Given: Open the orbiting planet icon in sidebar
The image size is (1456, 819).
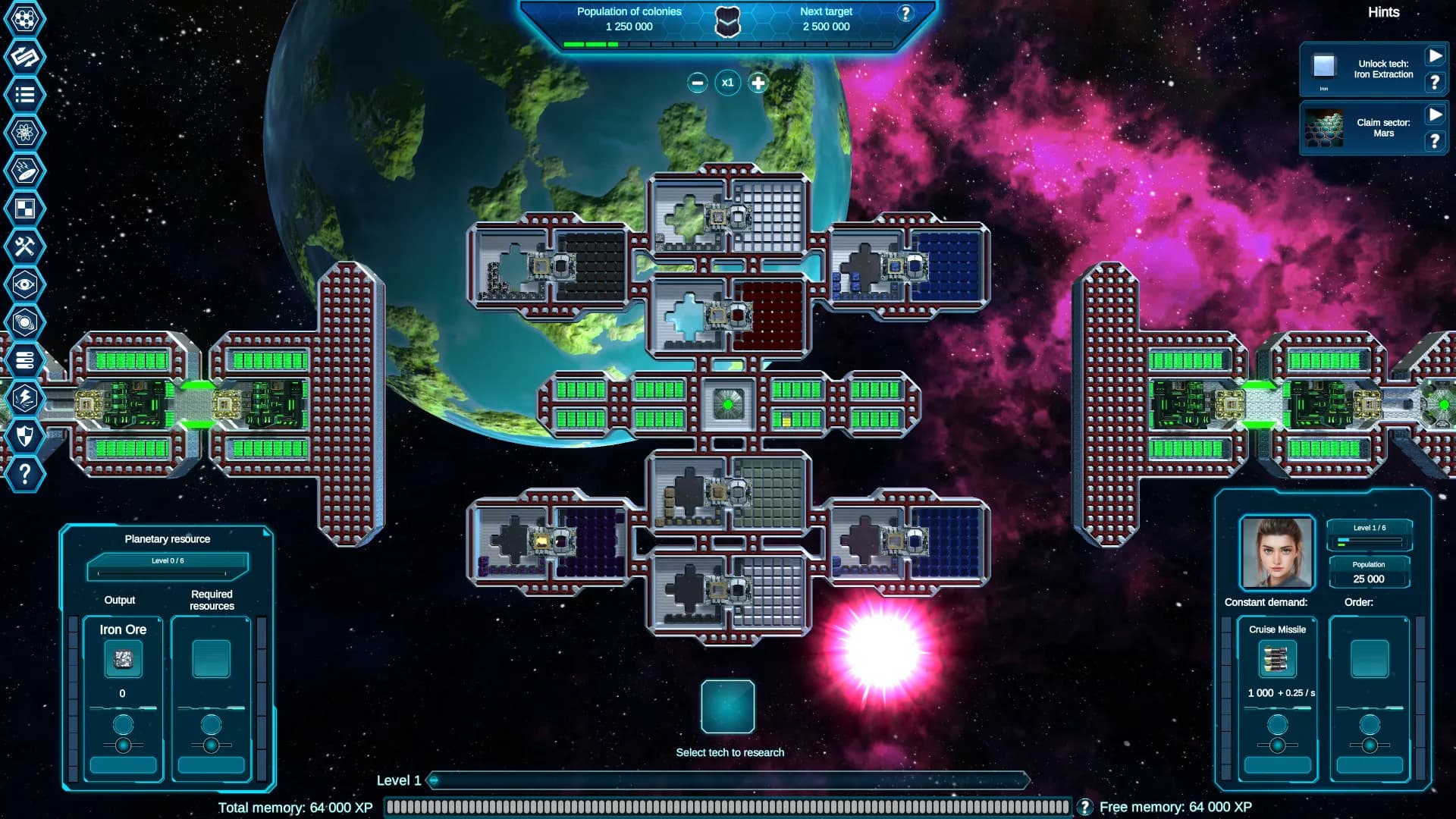Looking at the screenshot, I should [x=25, y=322].
